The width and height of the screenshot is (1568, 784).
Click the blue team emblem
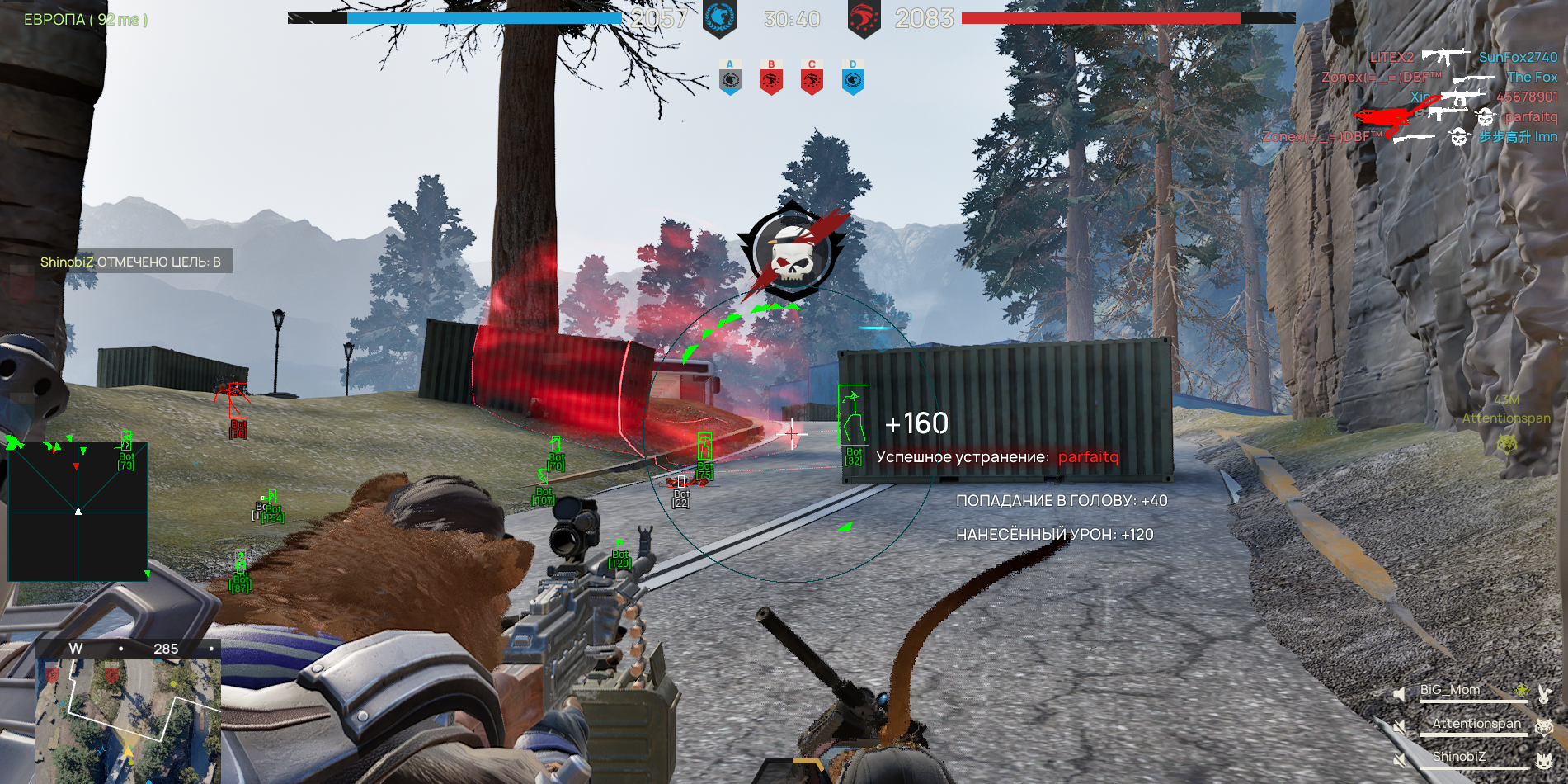pos(718,18)
